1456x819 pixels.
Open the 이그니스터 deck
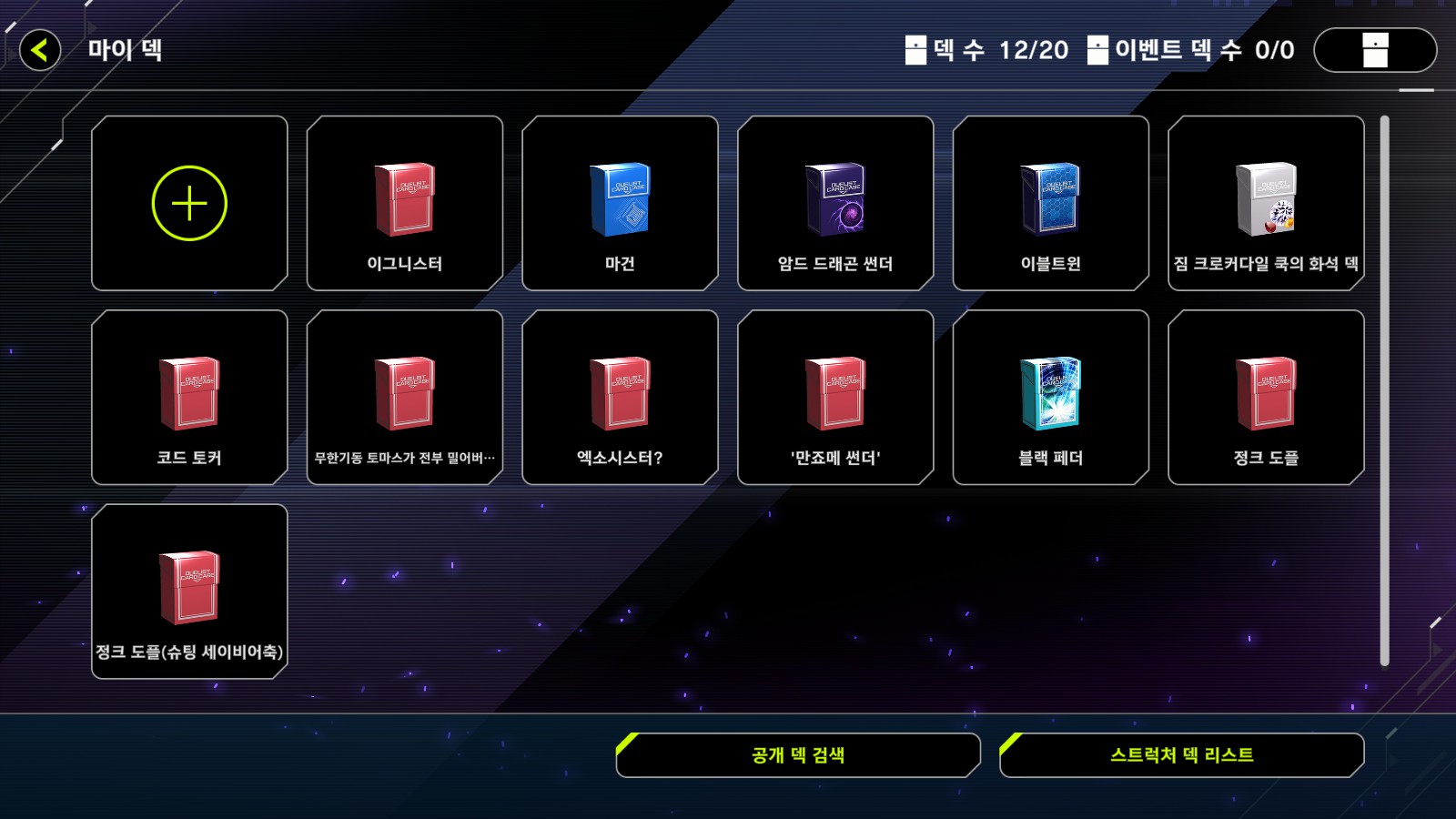click(405, 203)
